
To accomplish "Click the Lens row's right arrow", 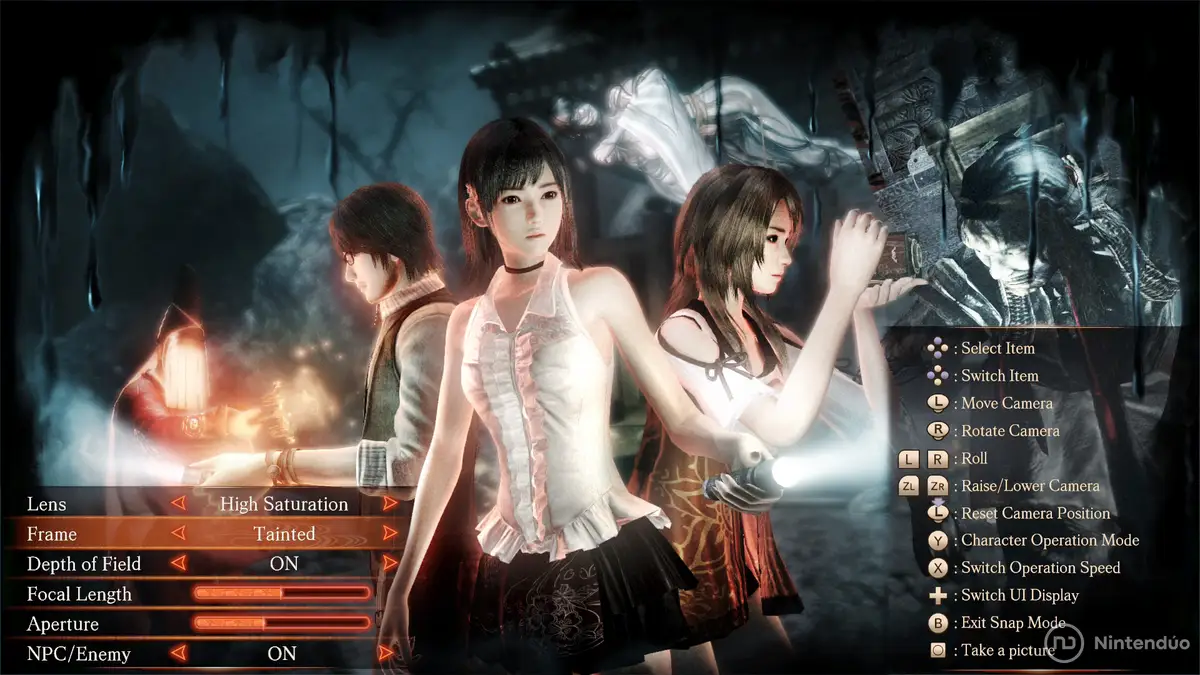I will click(x=390, y=504).
